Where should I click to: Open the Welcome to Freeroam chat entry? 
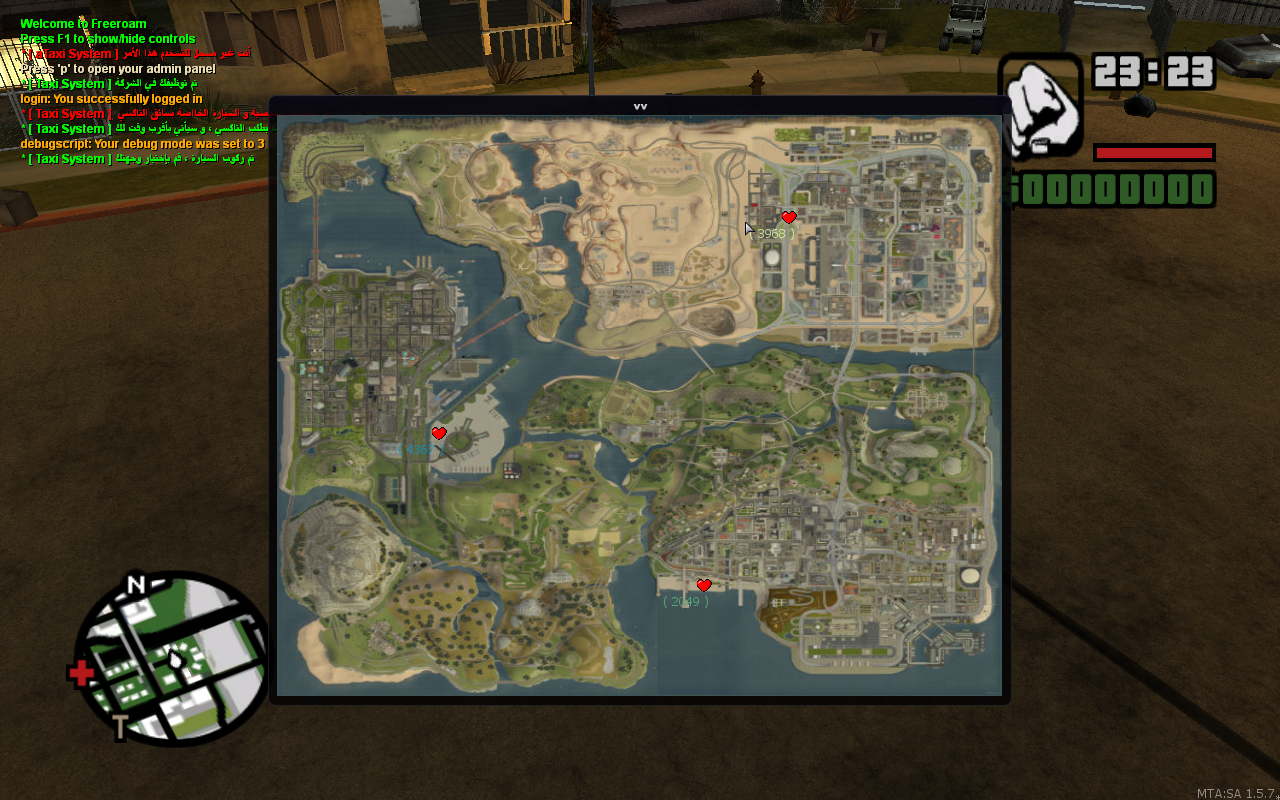[x=82, y=23]
